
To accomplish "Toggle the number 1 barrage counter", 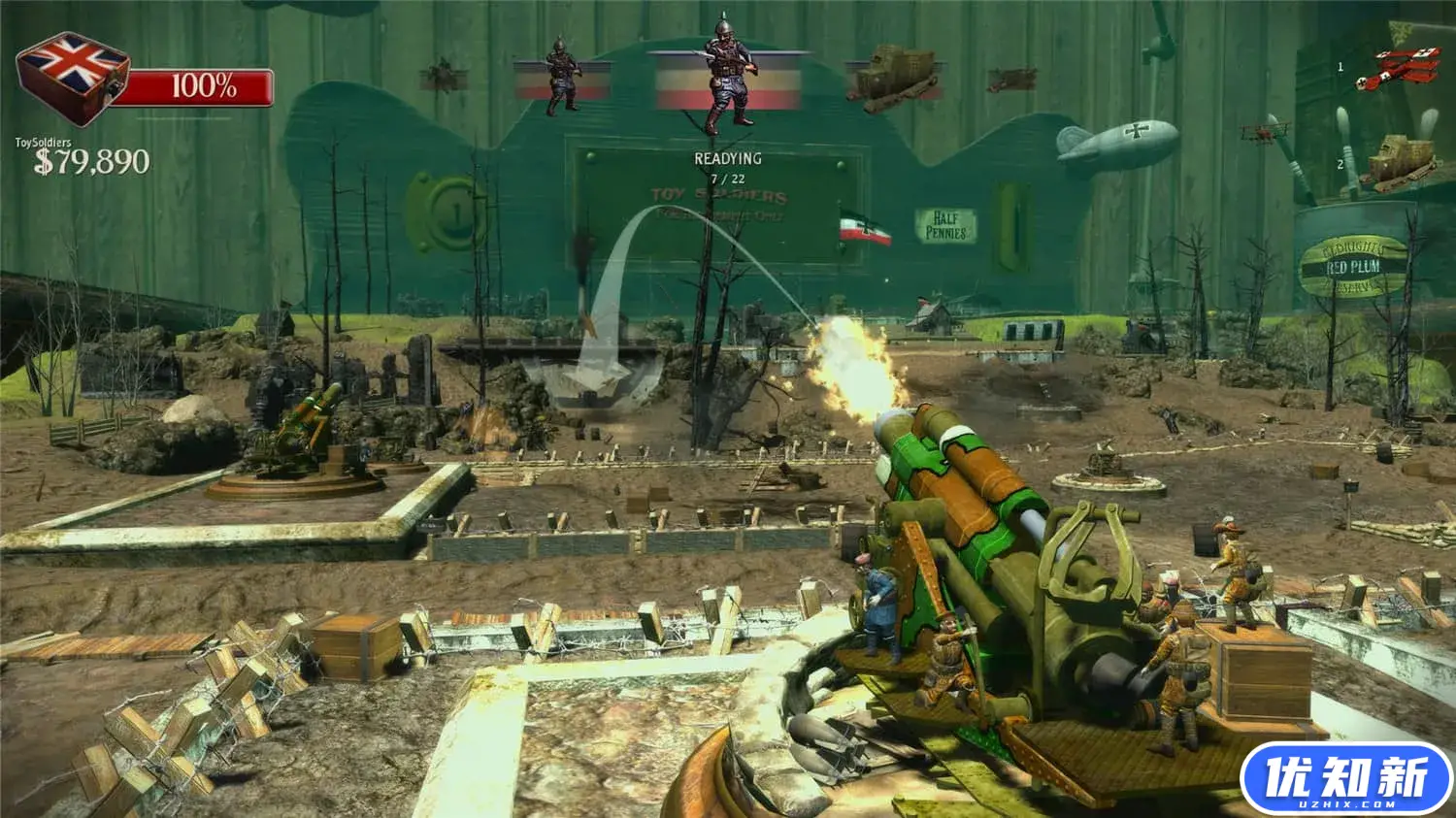I will pos(1340,65).
